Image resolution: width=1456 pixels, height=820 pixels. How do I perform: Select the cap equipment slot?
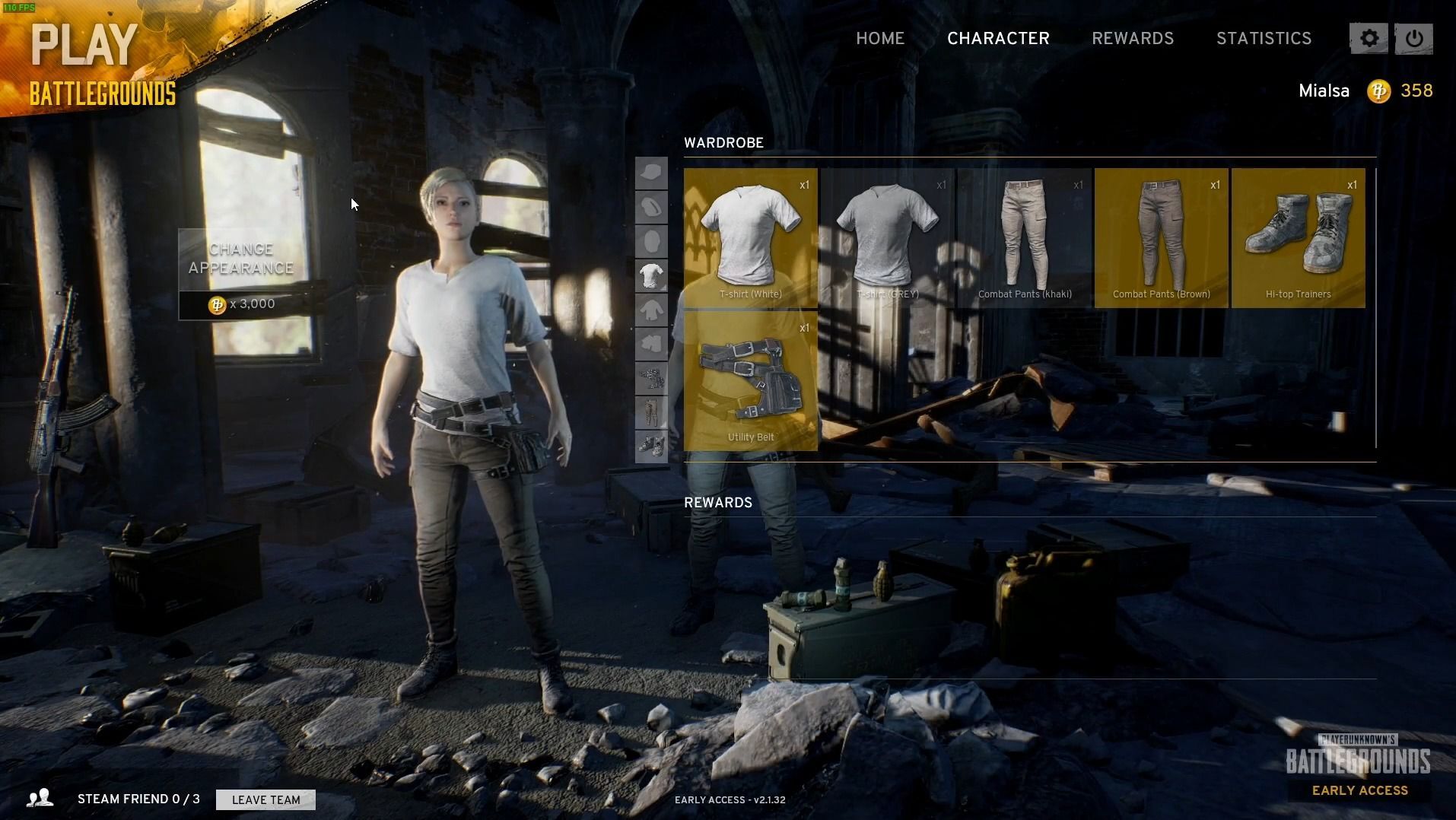tap(651, 173)
